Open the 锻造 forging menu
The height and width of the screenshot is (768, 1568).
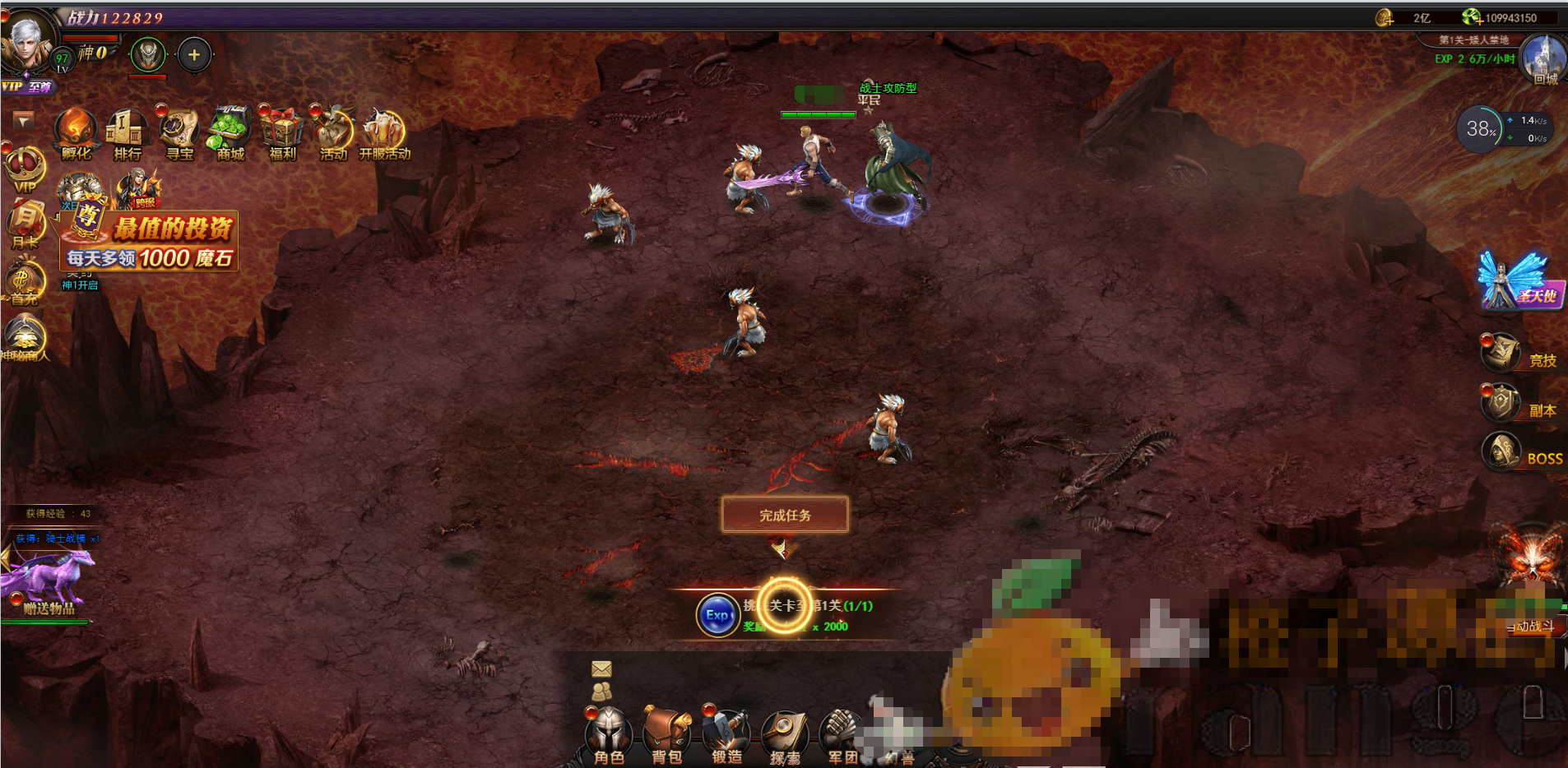point(726,734)
